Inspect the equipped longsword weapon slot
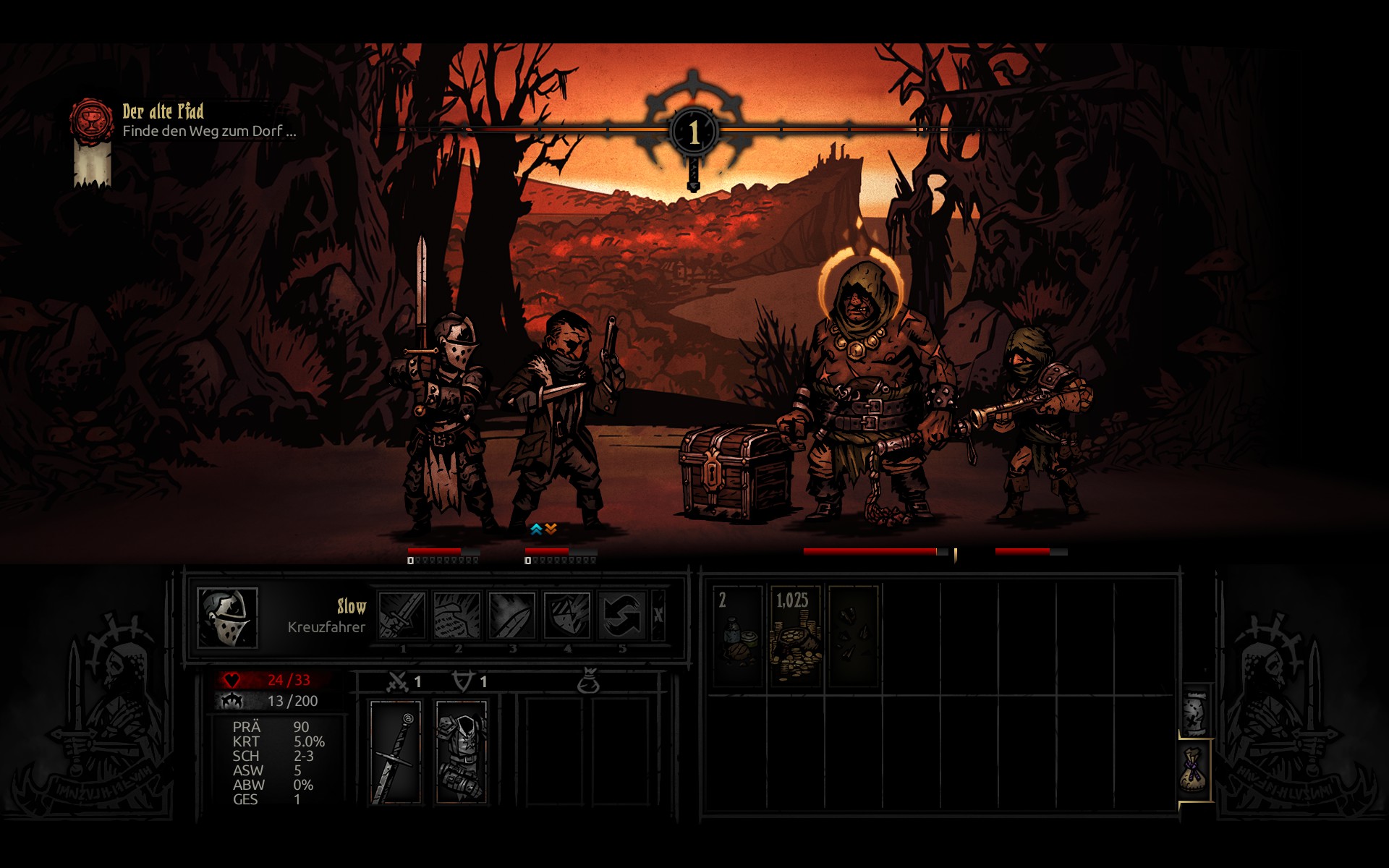Viewport: 1389px width, 868px height. (x=396, y=752)
